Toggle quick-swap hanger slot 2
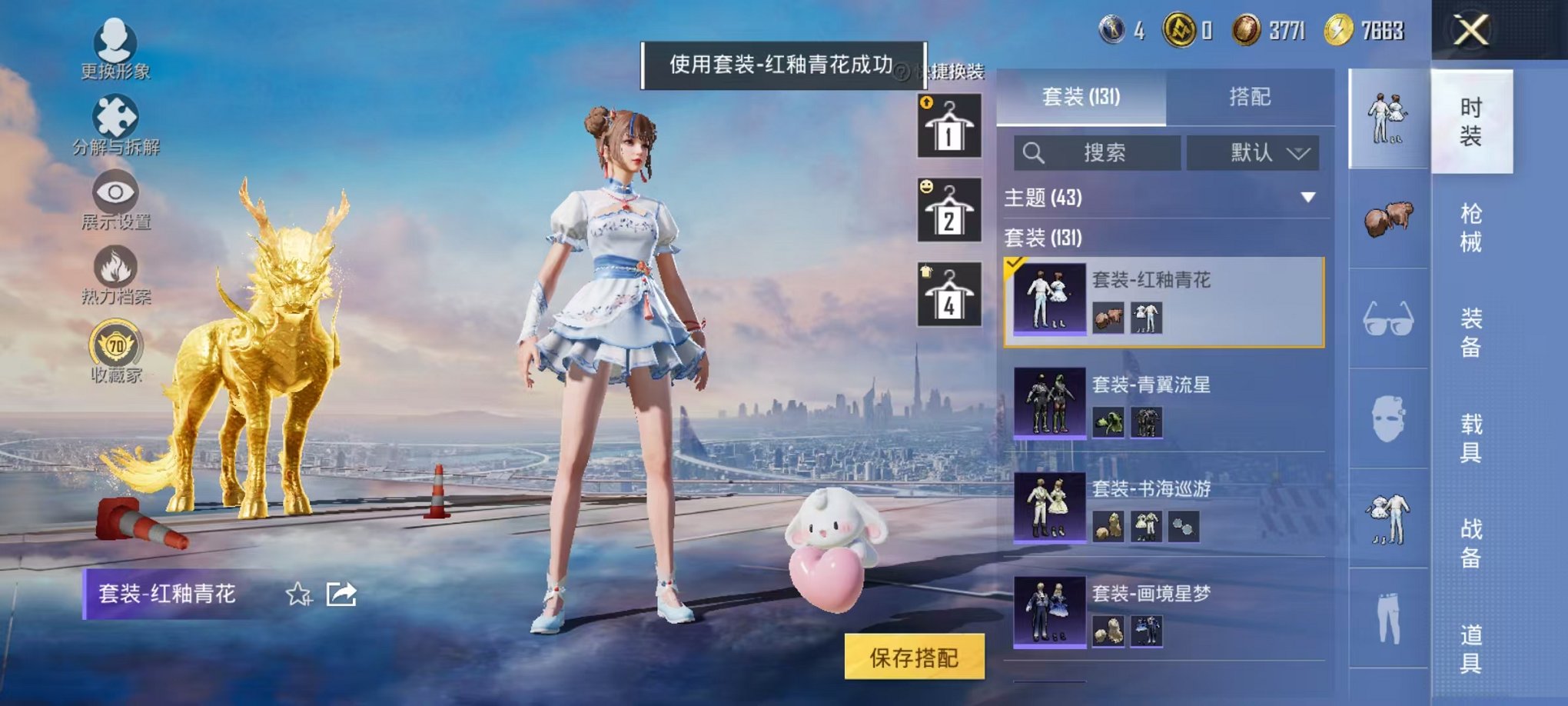This screenshot has width=1568, height=706. pyautogui.click(x=950, y=210)
